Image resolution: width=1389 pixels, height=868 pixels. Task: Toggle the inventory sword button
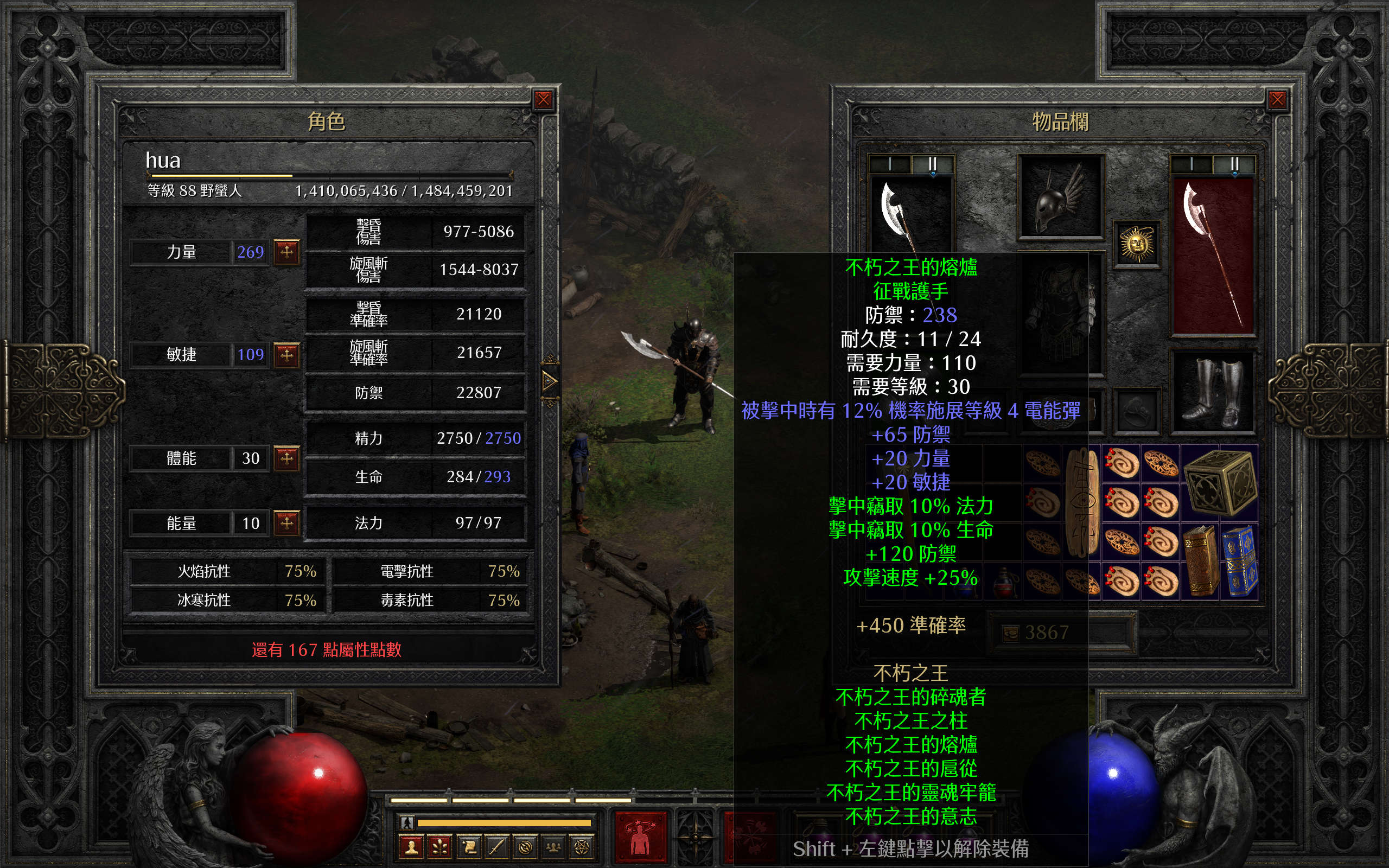[x=497, y=847]
